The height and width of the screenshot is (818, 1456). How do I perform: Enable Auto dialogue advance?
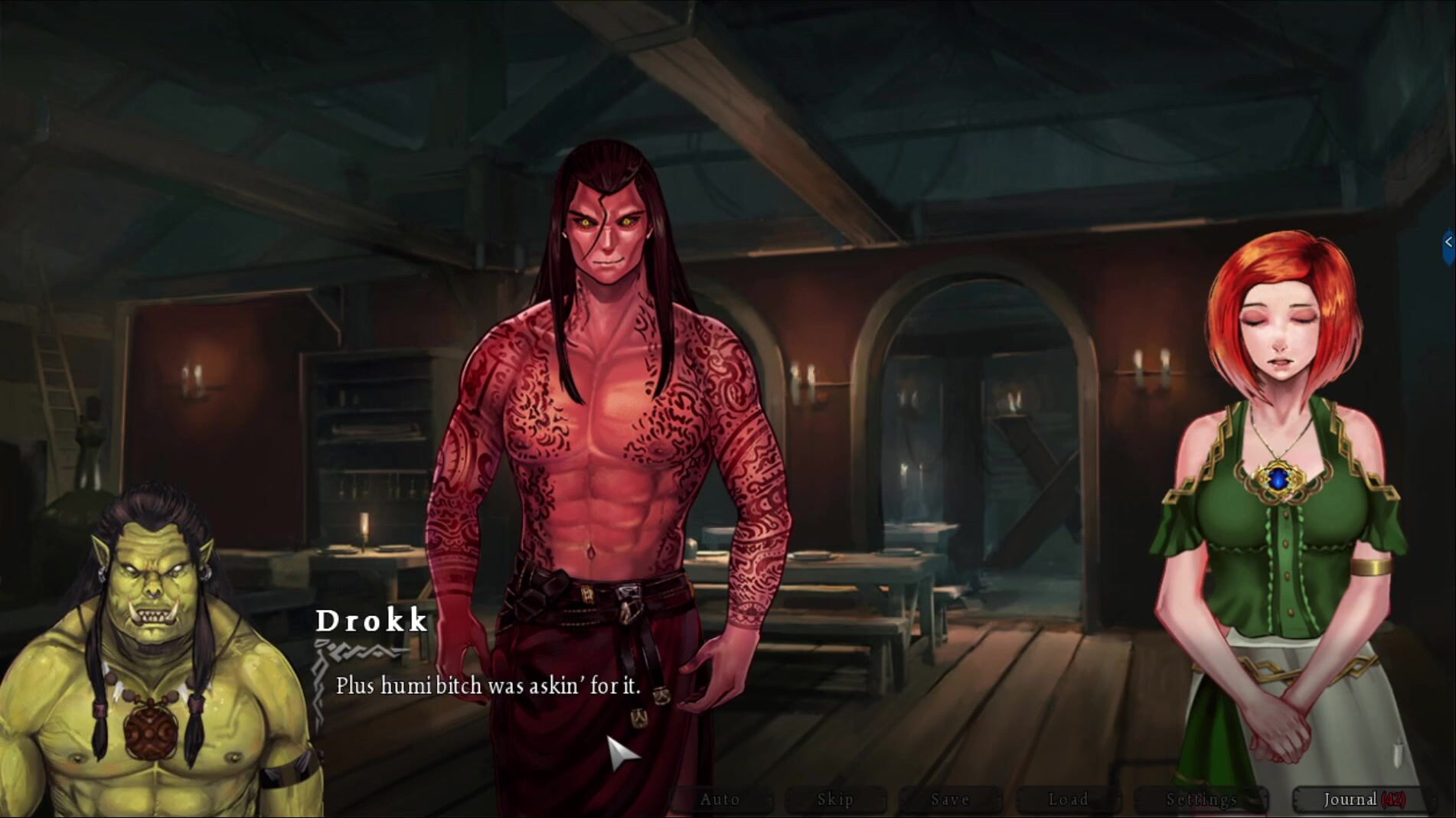720,800
